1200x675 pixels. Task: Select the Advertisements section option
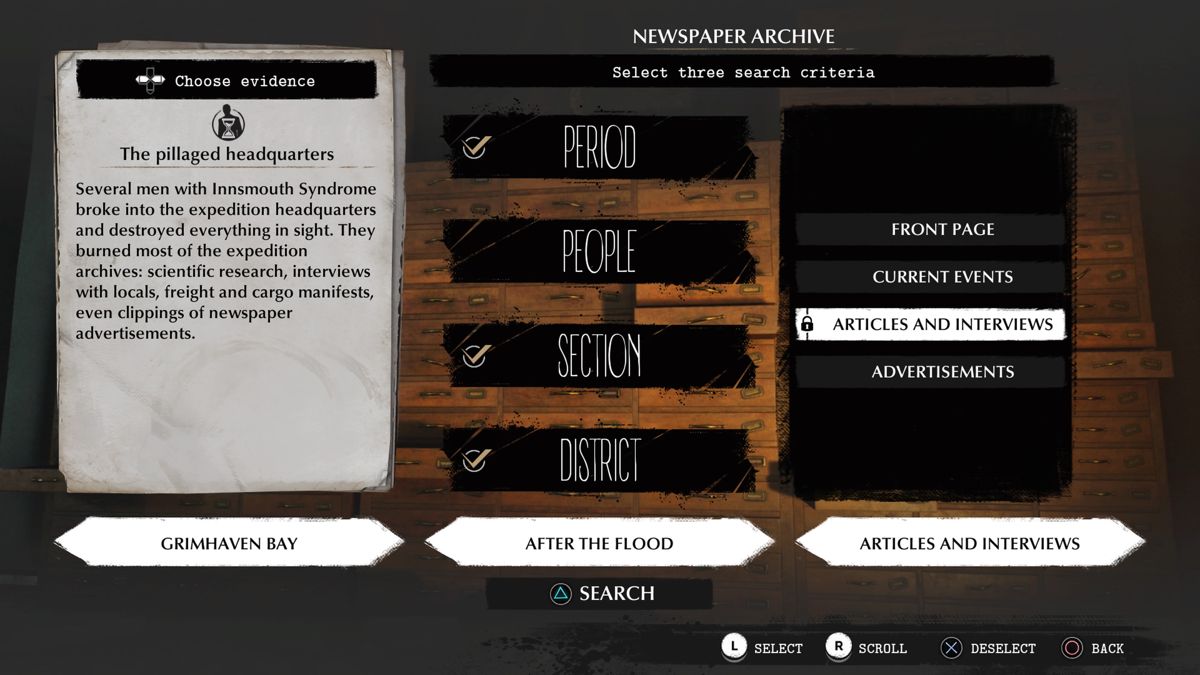(942, 372)
